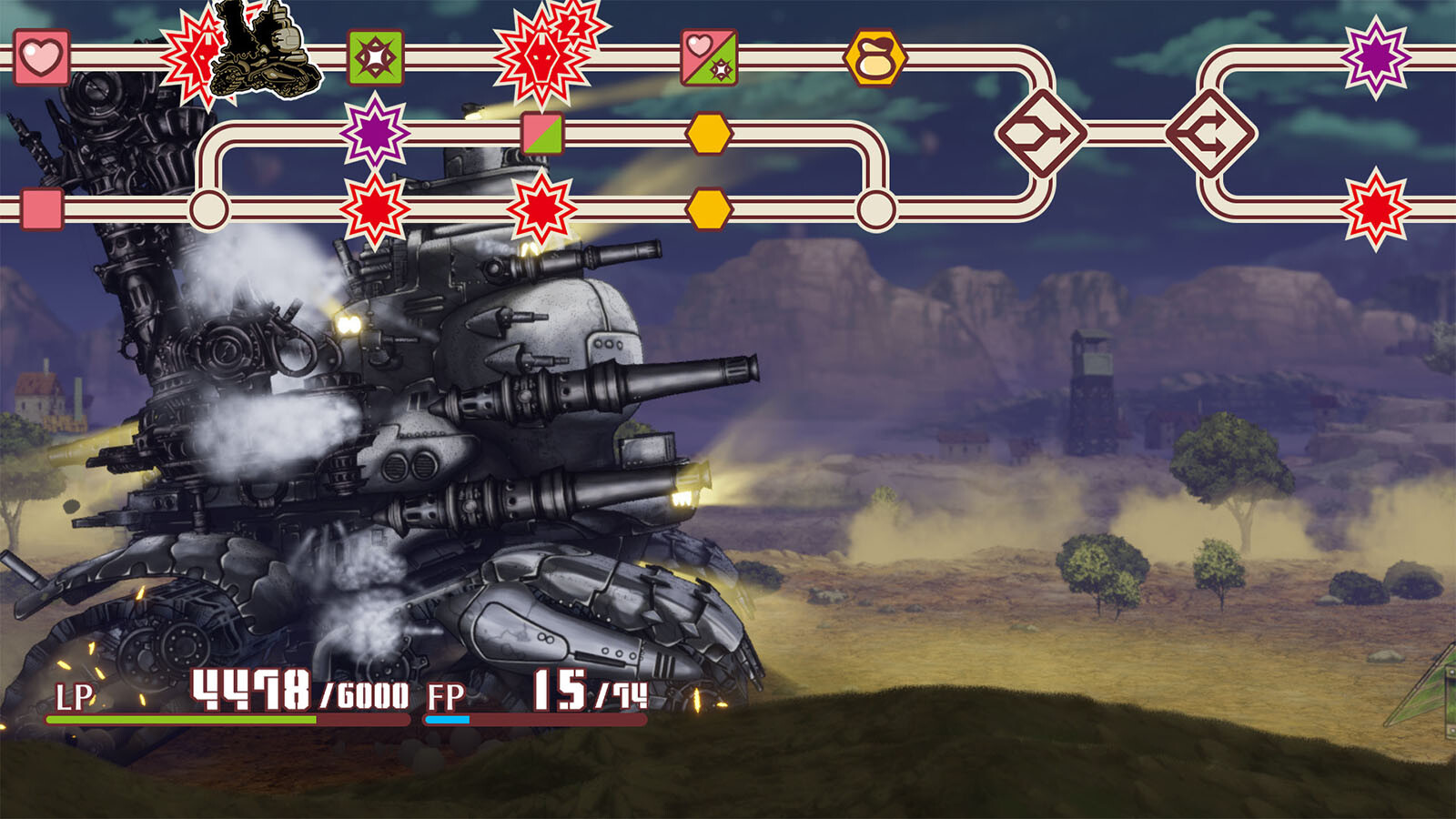Select the yellow hexagon with the pouch icon

pyautogui.click(x=875, y=58)
